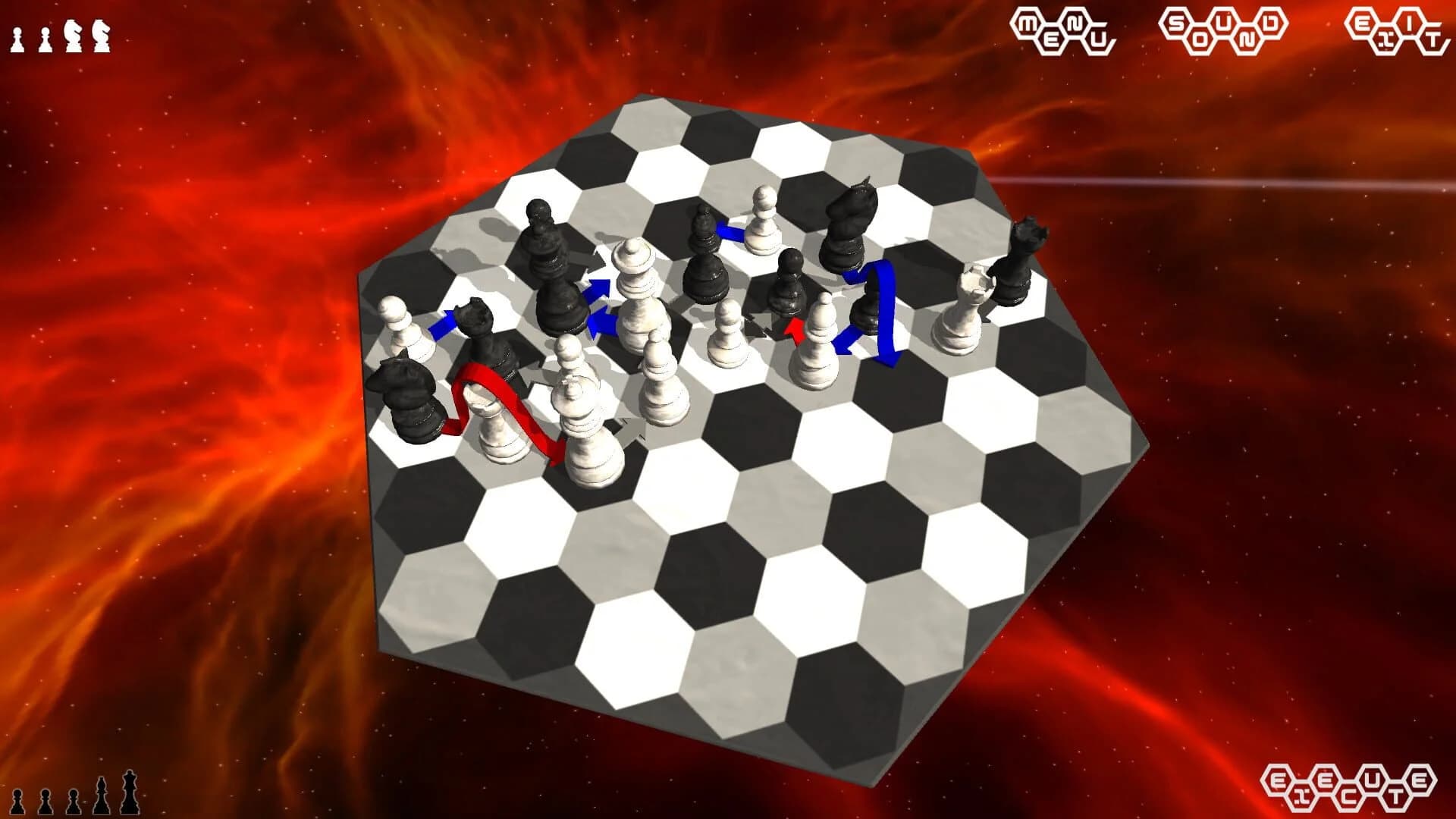This screenshot has height=819, width=1456.
Task: Select the first captured white pawn icon
Action: (17, 36)
